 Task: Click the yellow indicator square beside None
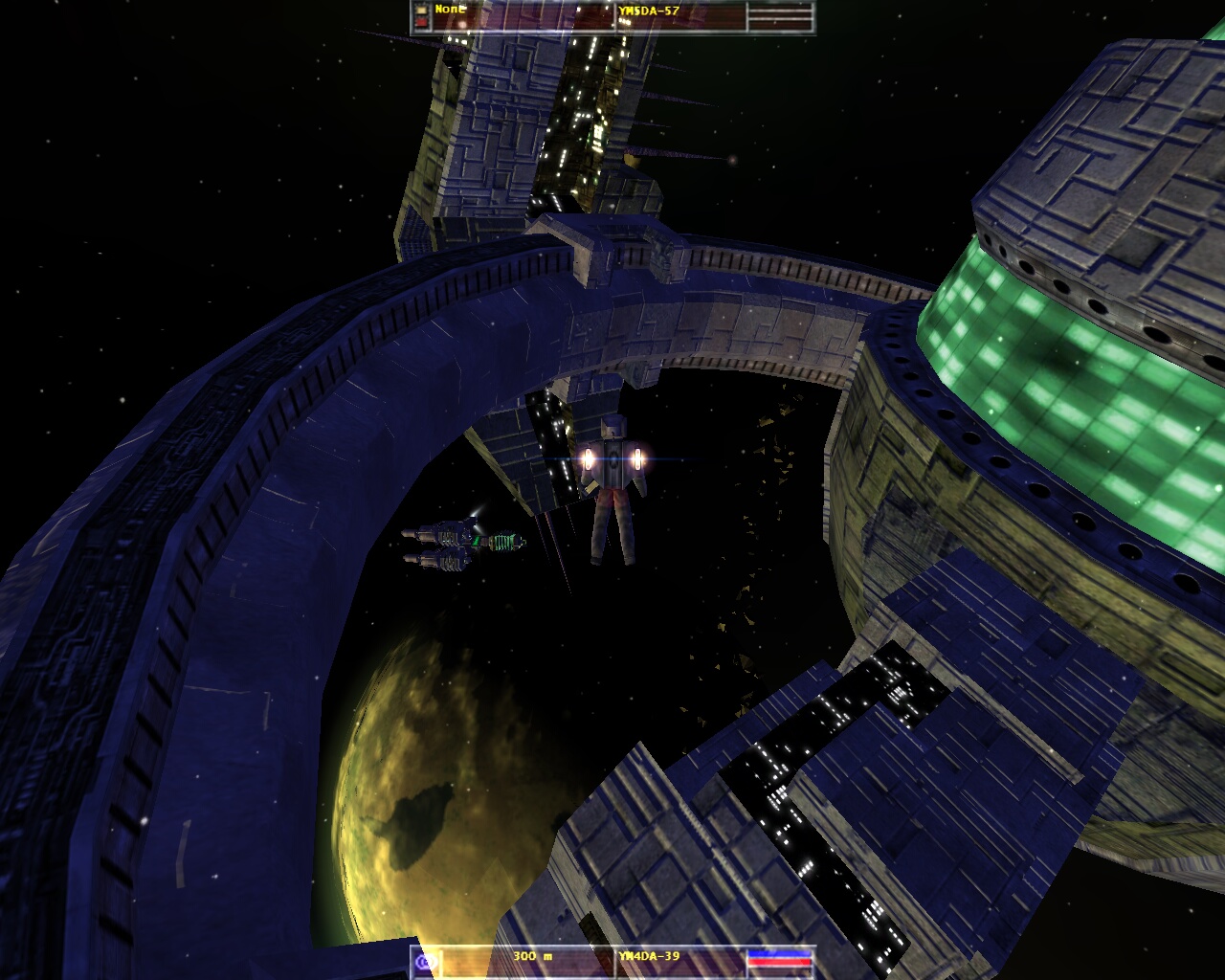coord(422,10)
